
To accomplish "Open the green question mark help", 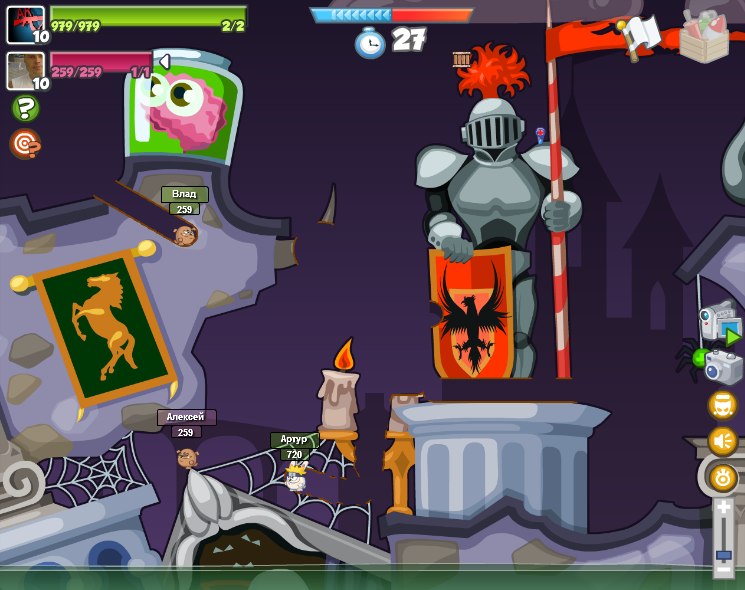I will [25, 108].
